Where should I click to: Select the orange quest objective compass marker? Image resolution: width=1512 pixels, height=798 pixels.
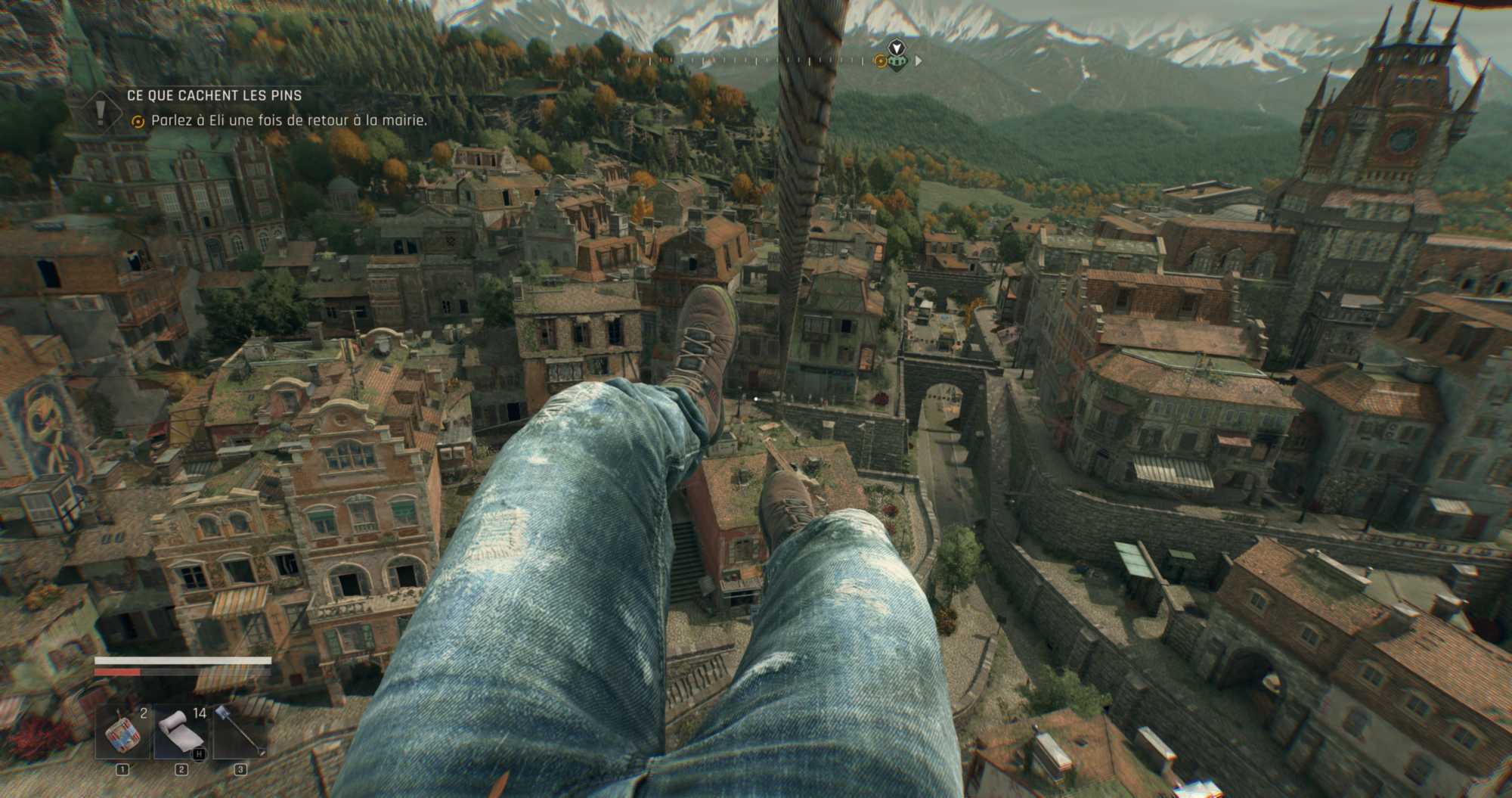tap(879, 61)
